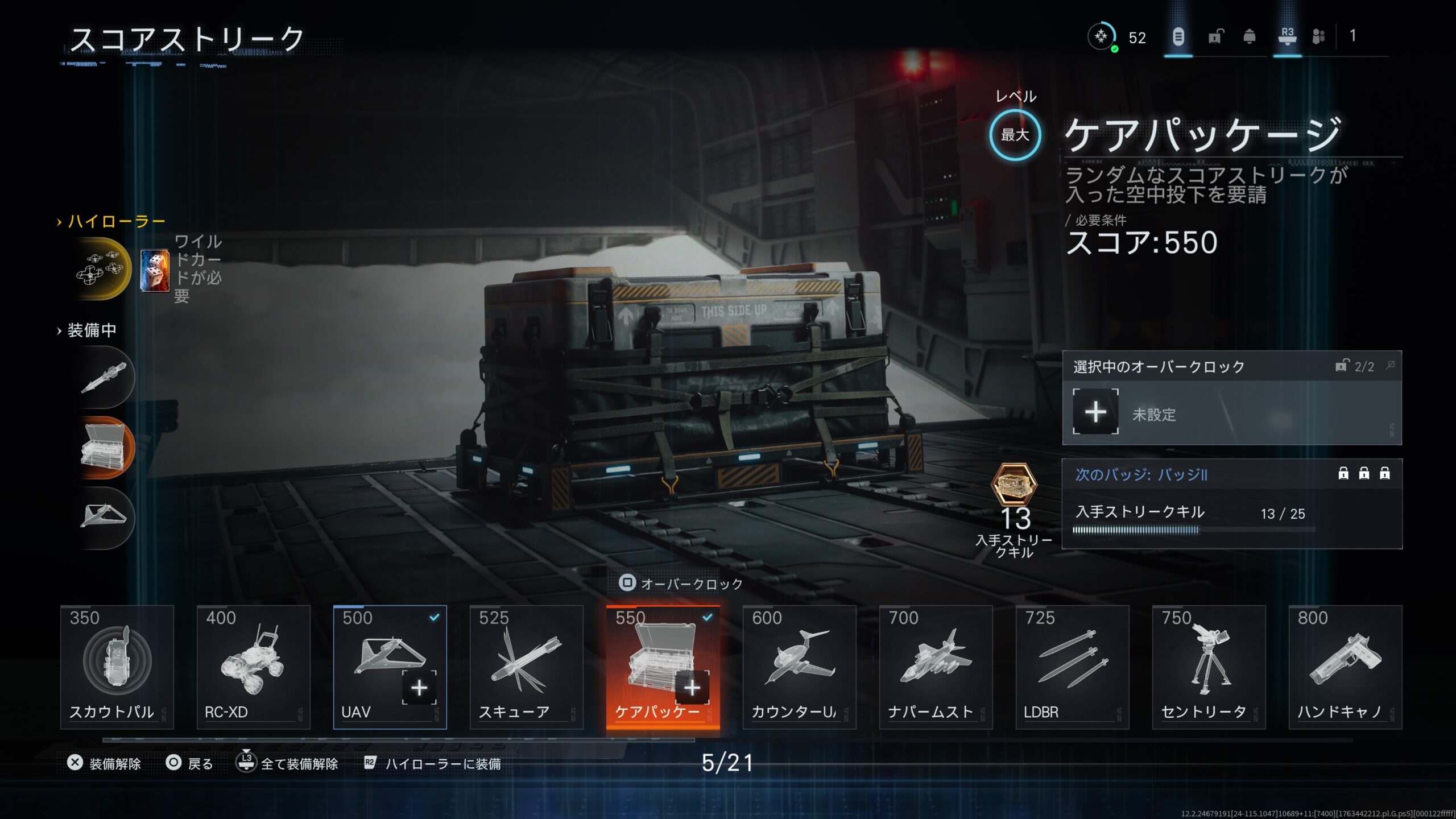The height and width of the screenshot is (819, 1456).
Task: Select the Sentry Turret 750 tile
Action: click(1209, 667)
